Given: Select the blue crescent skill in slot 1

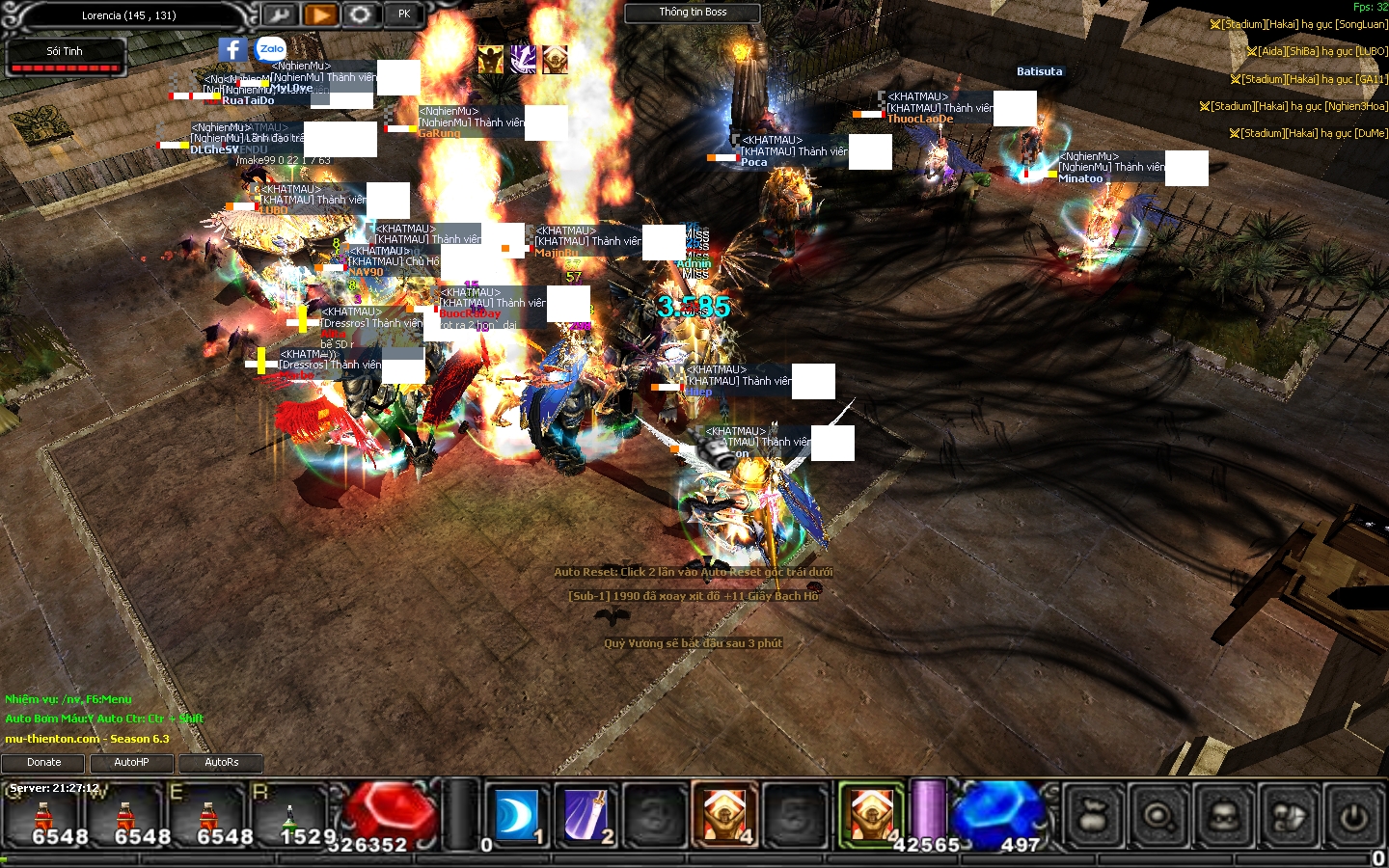Looking at the screenshot, I should click(516, 815).
